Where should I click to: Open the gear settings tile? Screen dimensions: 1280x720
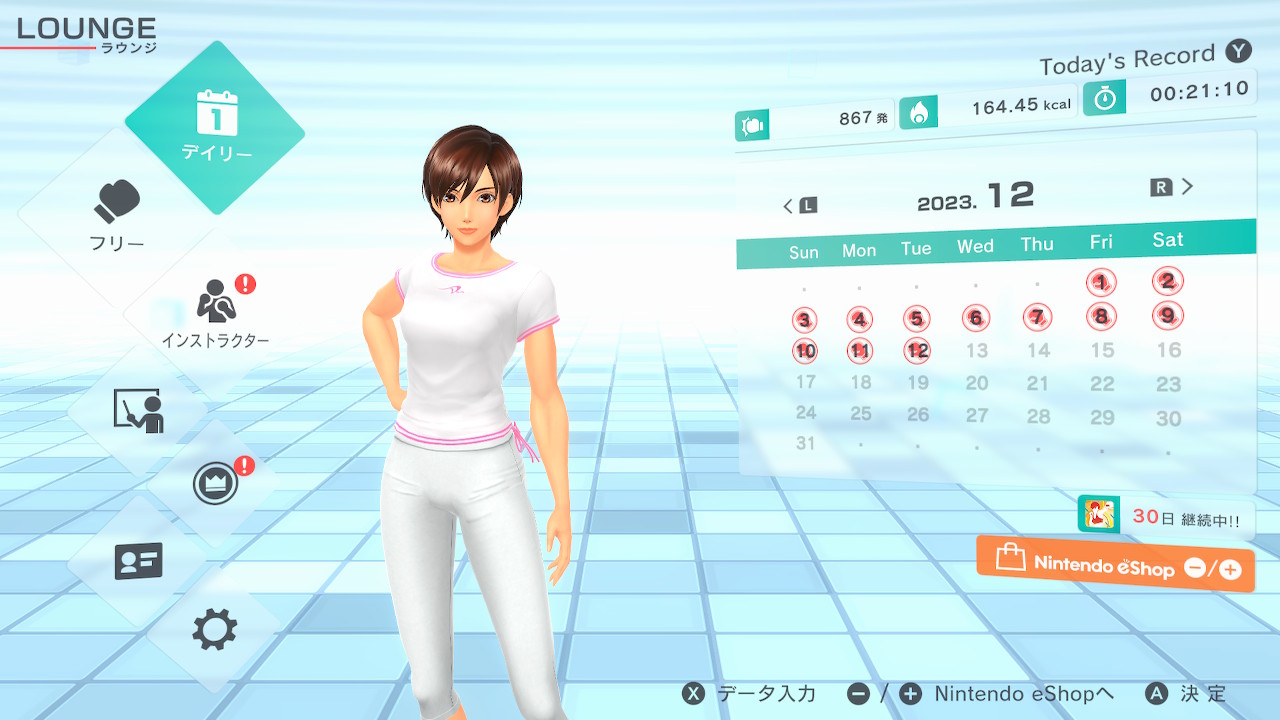pos(215,630)
